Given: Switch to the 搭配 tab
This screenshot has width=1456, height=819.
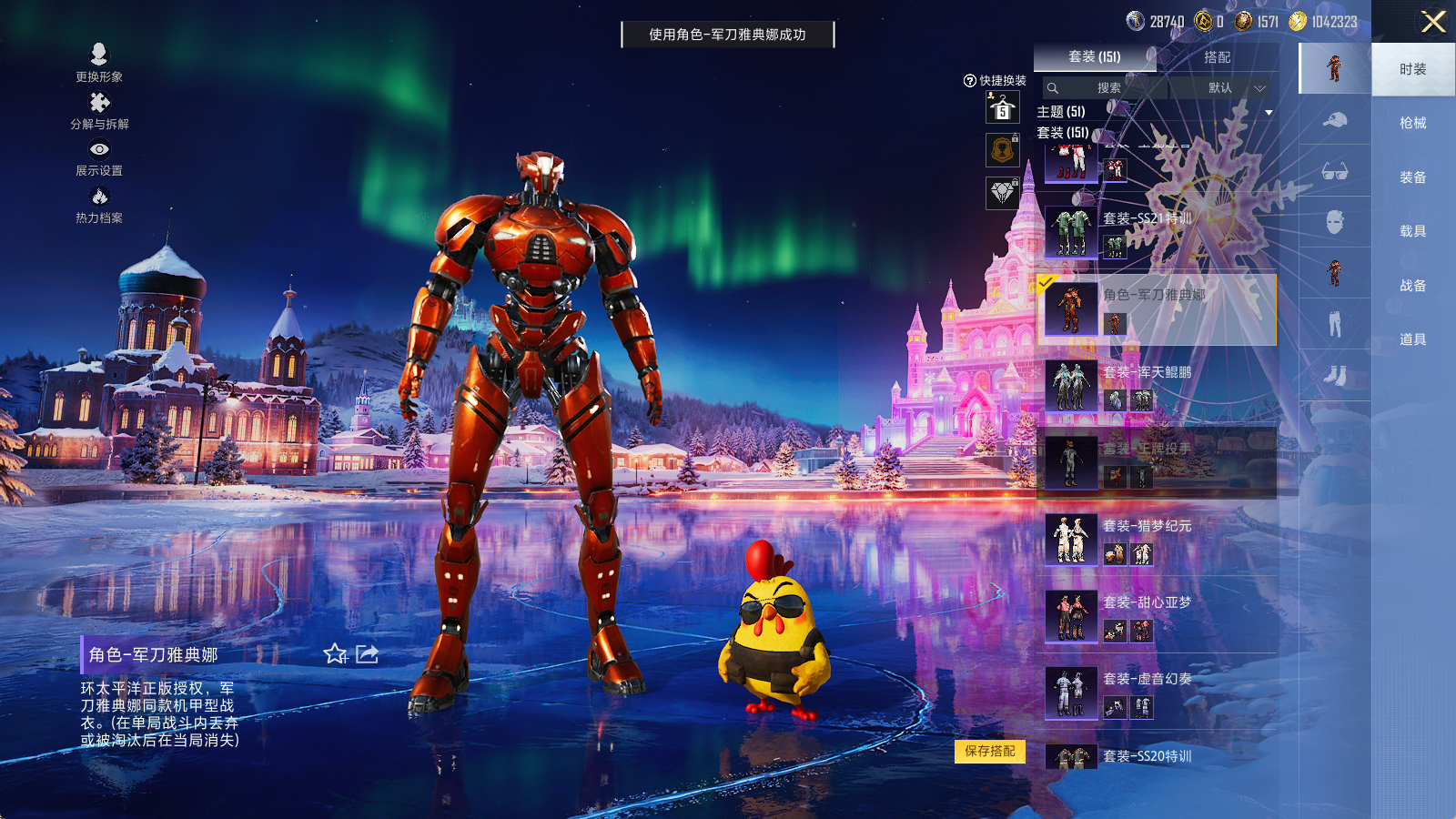Looking at the screenshot, I should click(x=1217, y=57).
